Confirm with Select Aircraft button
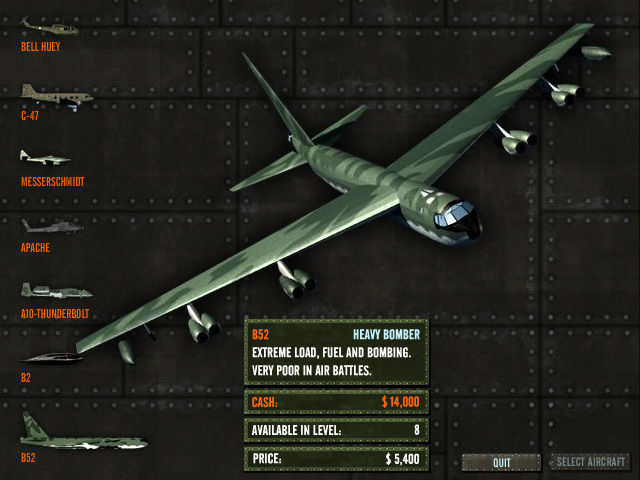Screen dimensions: 640x480 [x=591, y=462]
